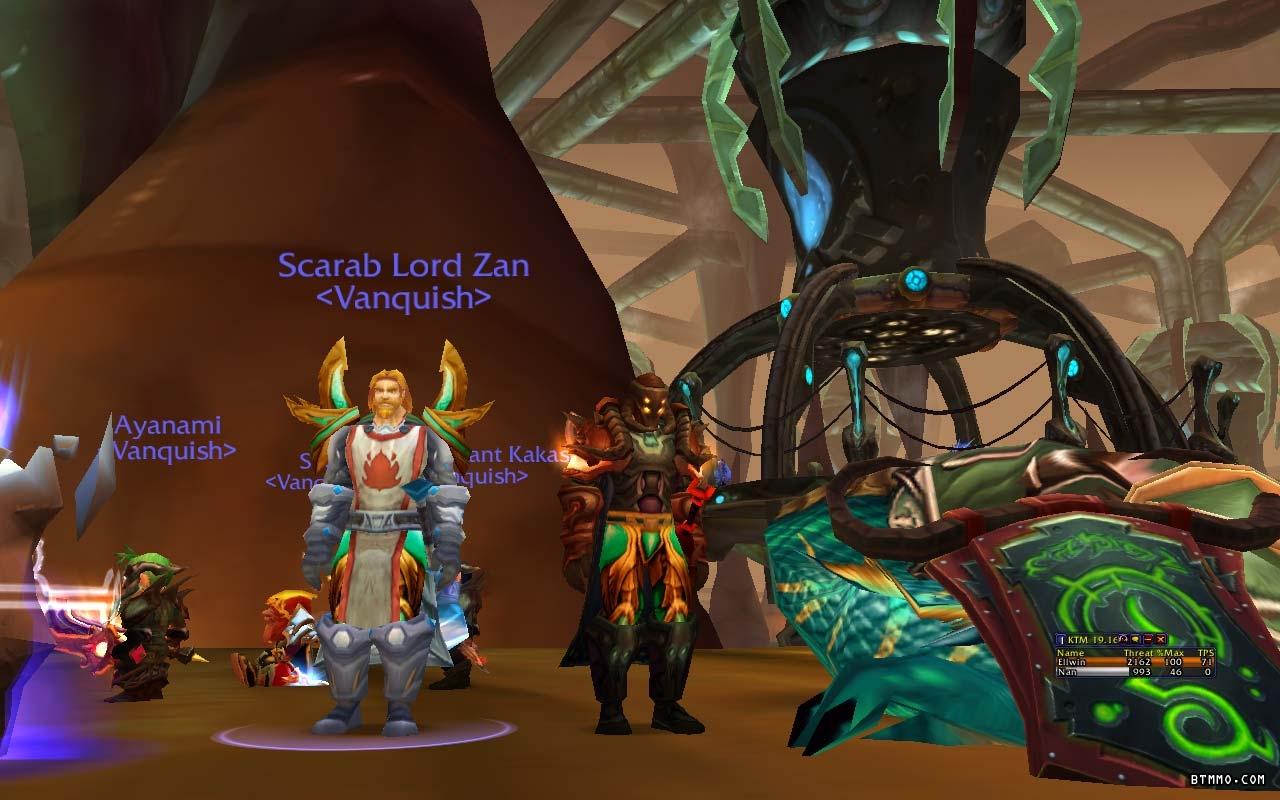
Task: Click the blue KTM pin icon
Action: point(1062,640)
